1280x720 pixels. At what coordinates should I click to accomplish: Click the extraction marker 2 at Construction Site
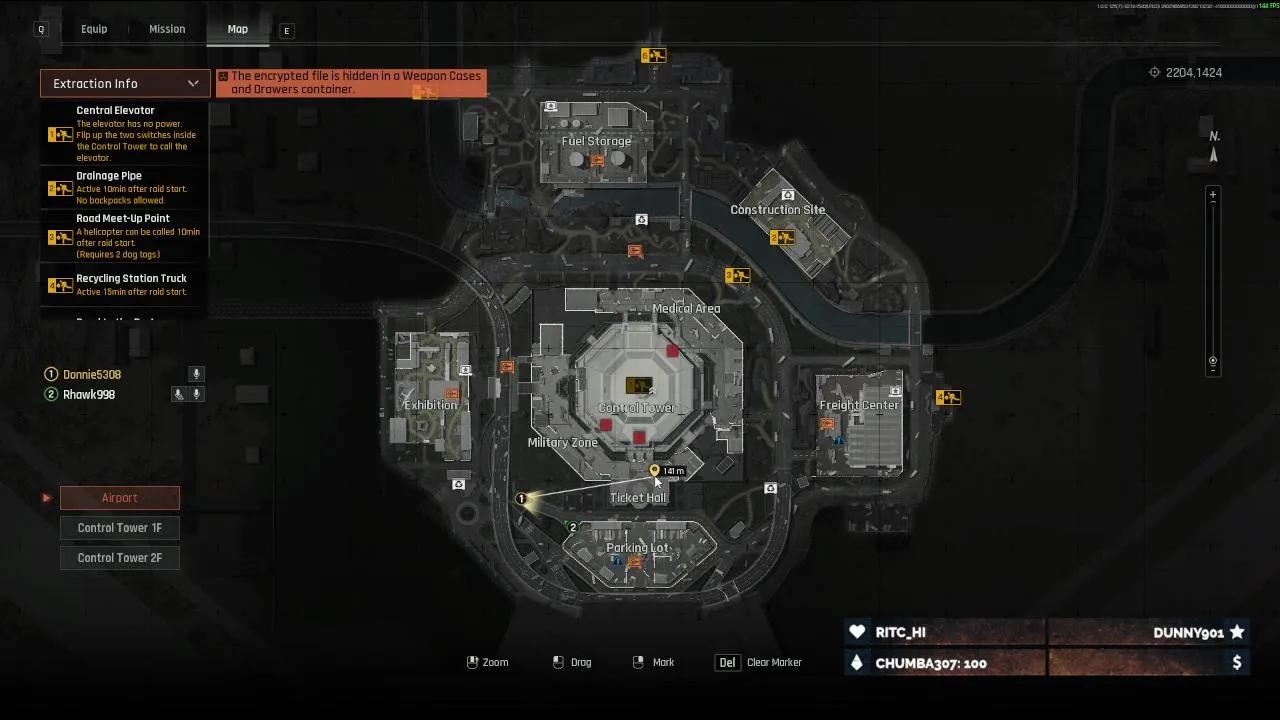coord(782,238)
